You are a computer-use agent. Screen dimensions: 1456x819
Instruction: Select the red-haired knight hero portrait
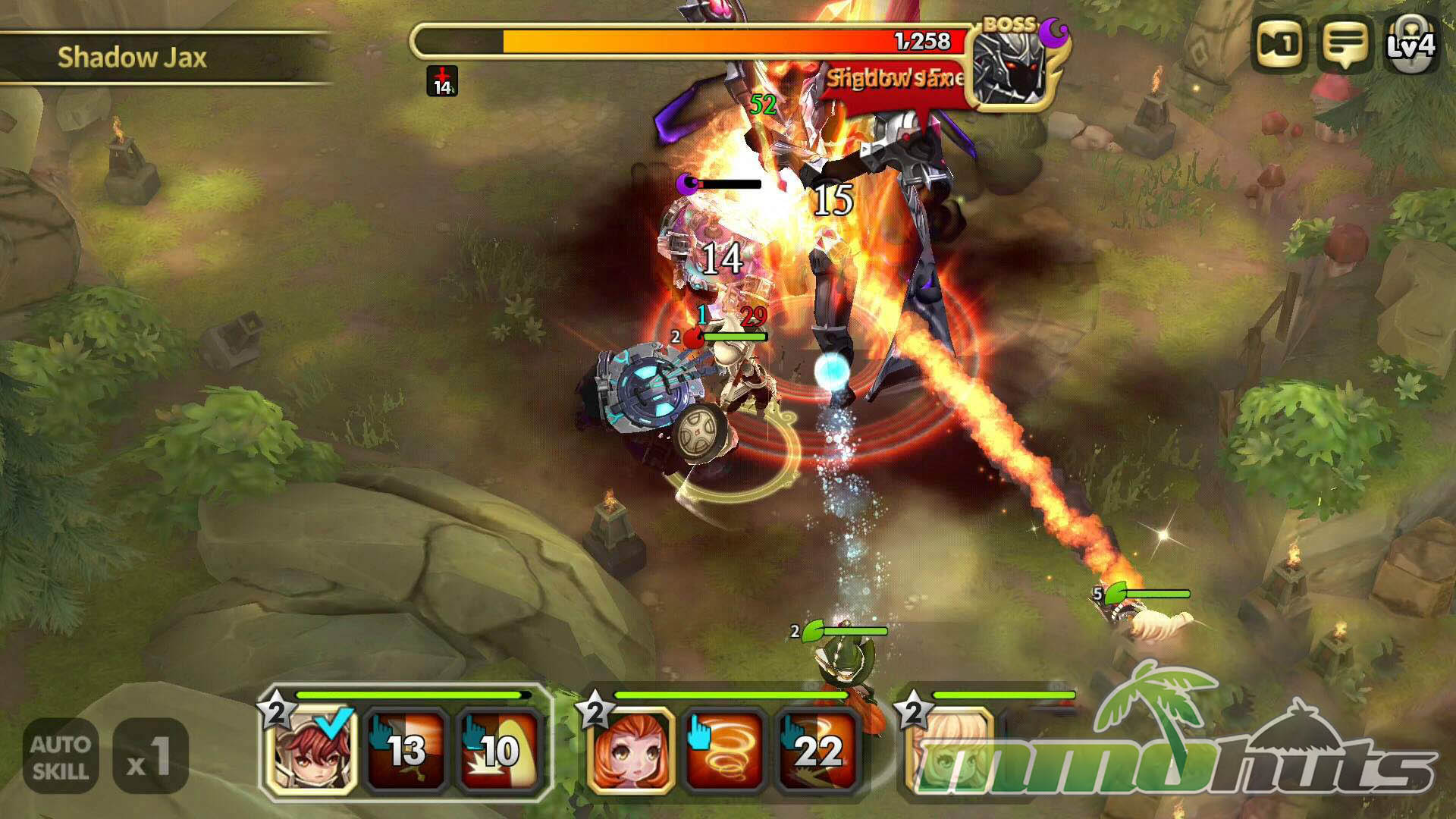coord(311,751)
